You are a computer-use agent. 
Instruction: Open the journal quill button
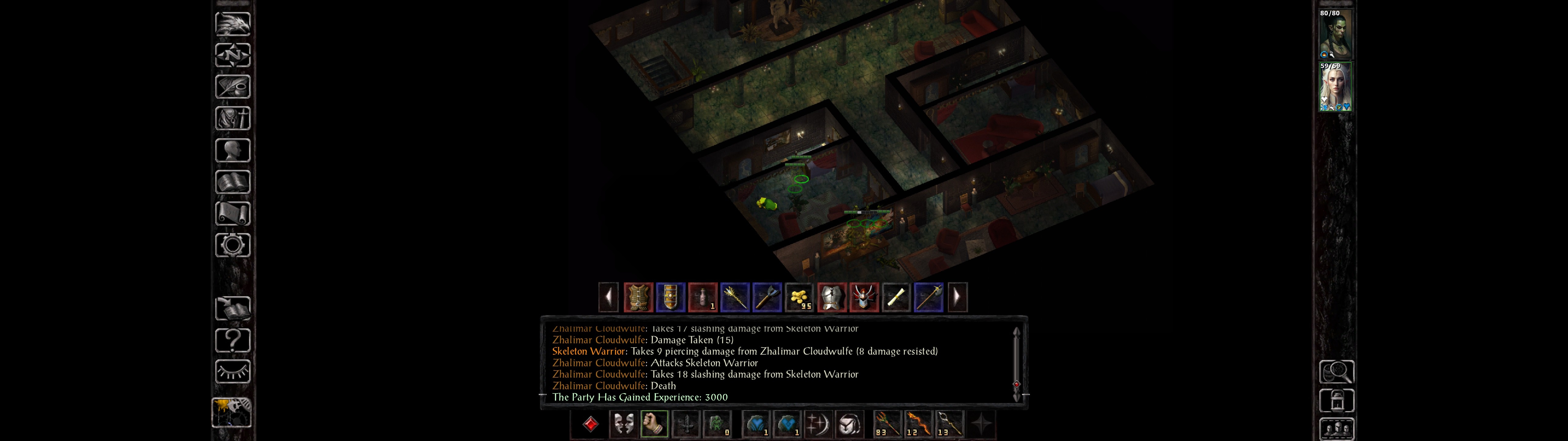click(x=232, y=86)
